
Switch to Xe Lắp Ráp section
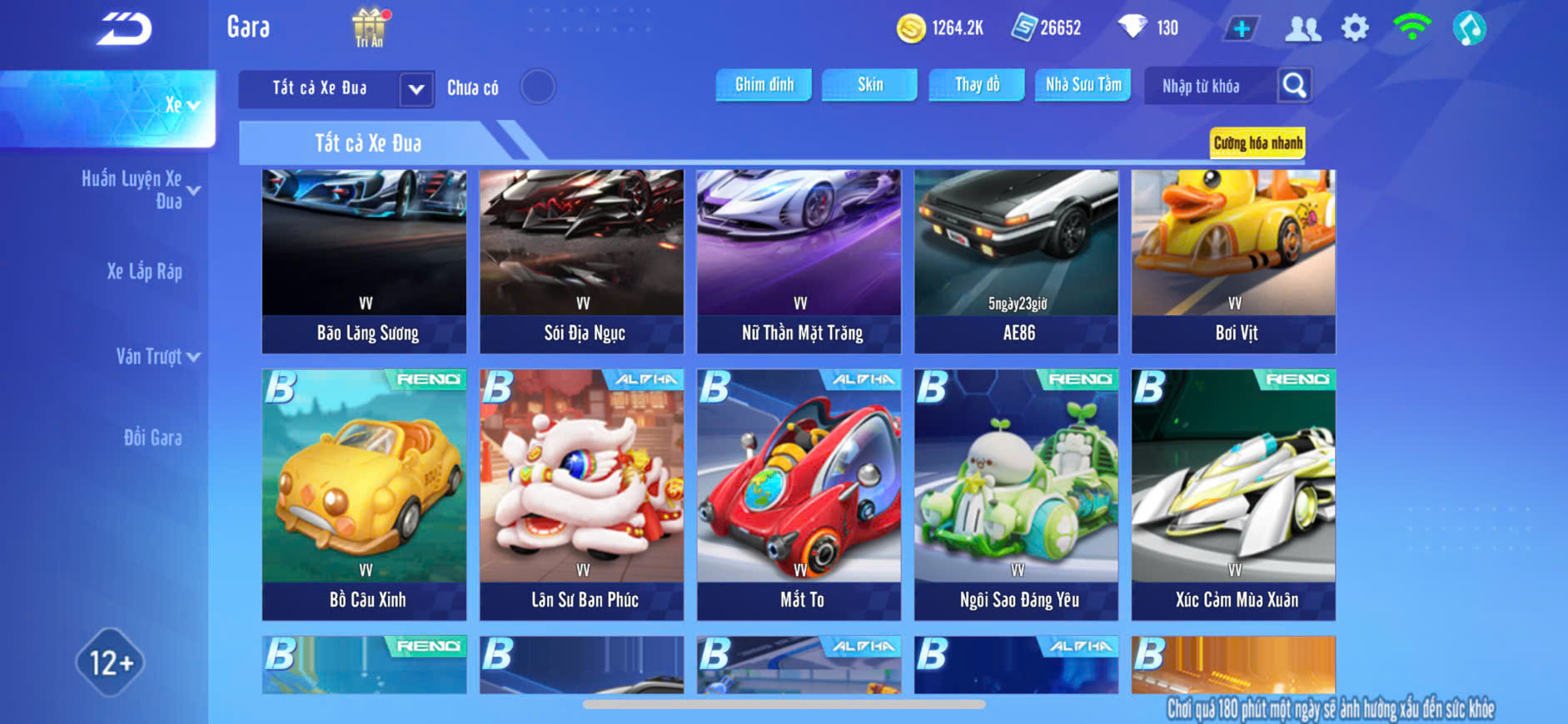144,271
